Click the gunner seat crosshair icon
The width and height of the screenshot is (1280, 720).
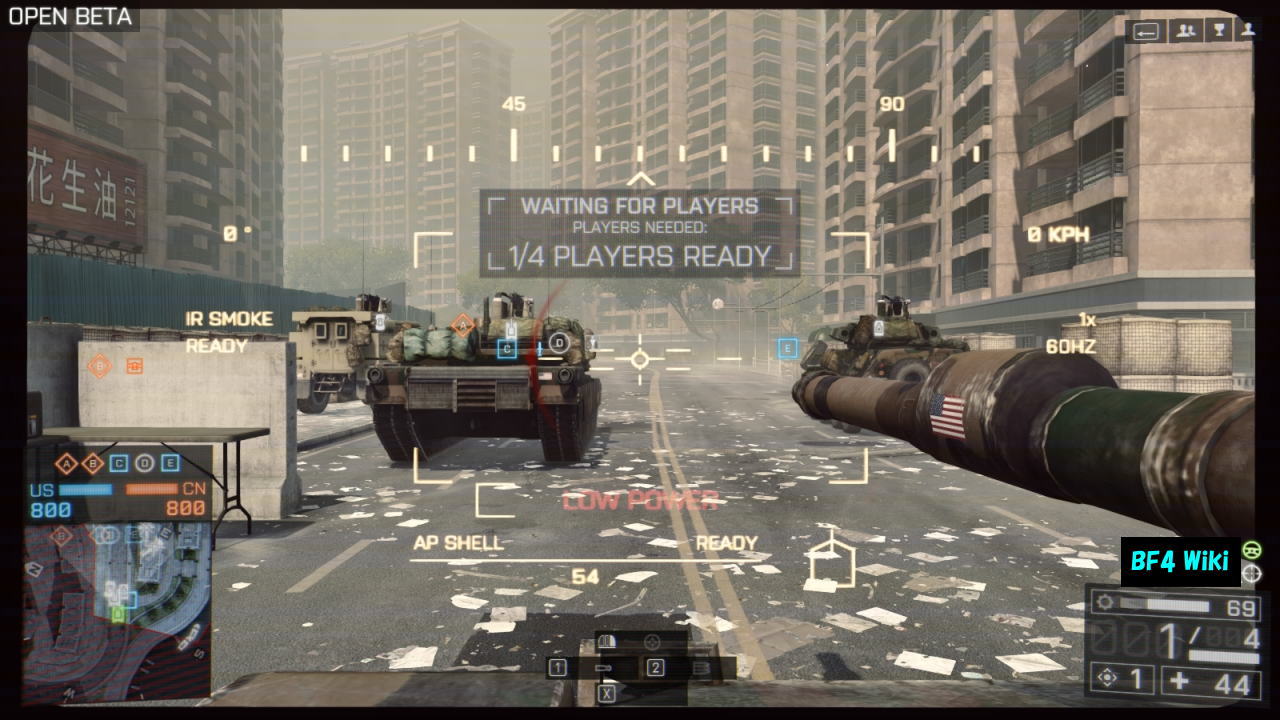tap(1251, 574)
